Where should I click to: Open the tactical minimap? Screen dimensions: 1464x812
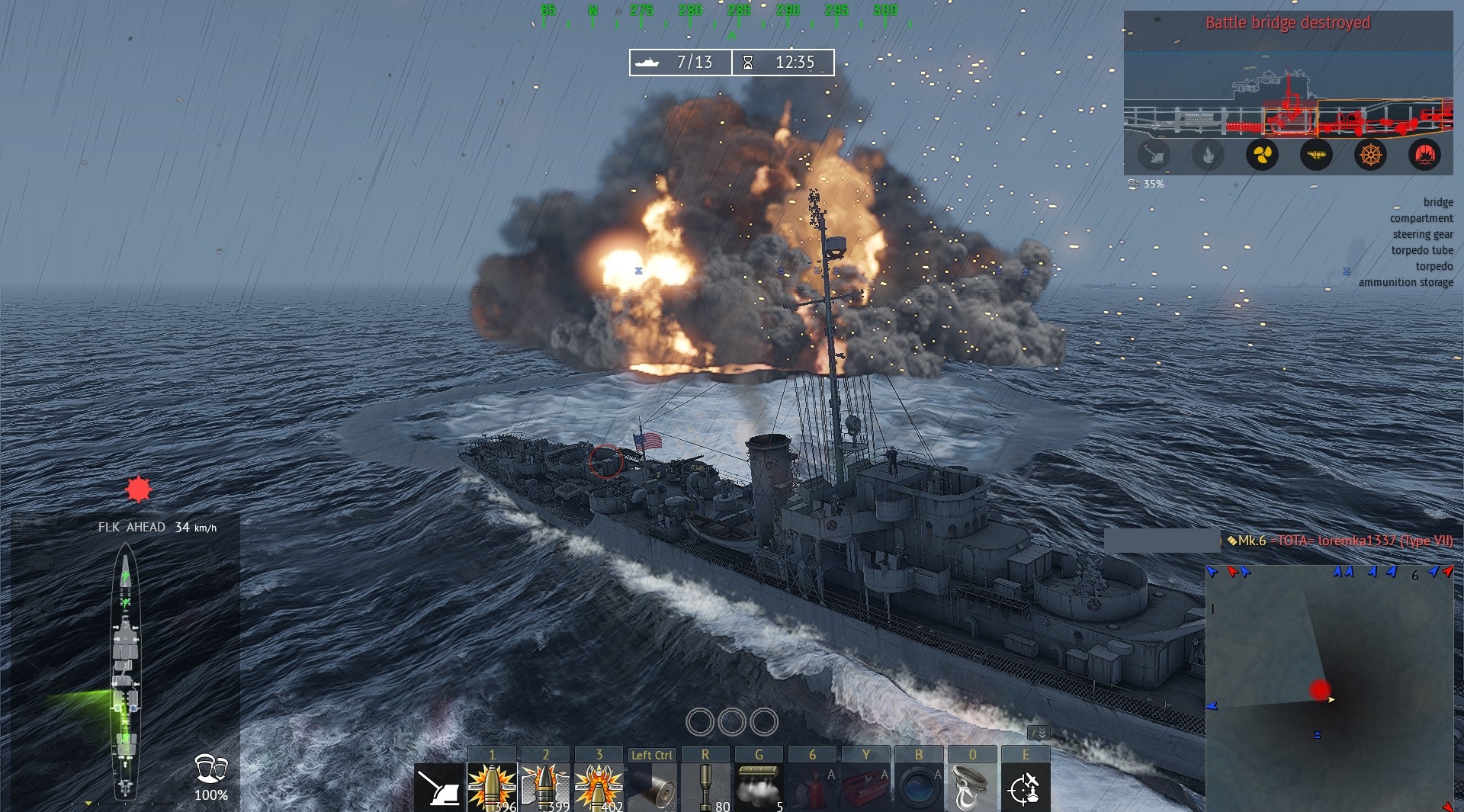pos(1329,688)
